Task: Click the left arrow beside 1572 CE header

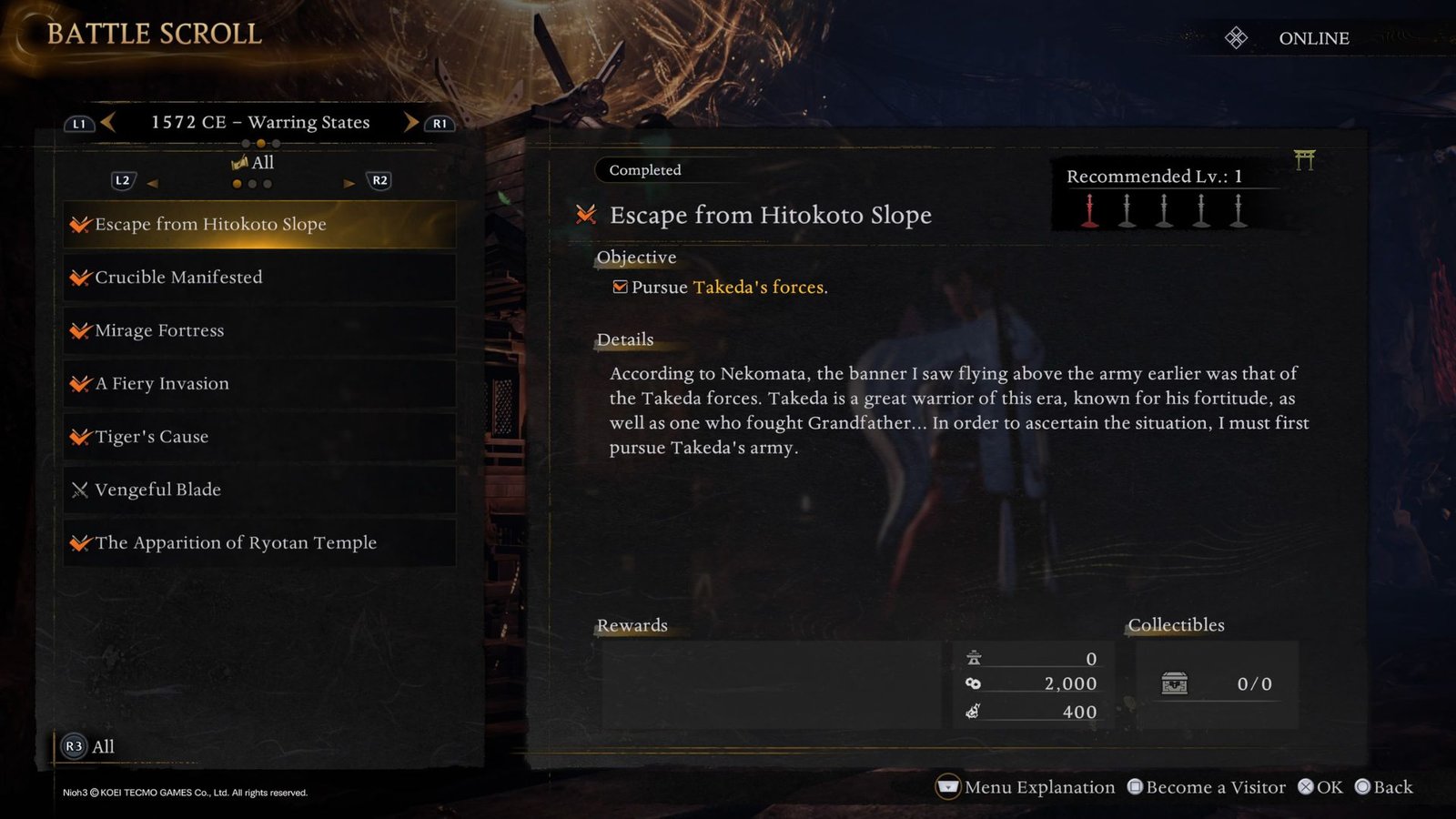Action: pos(107,122)
